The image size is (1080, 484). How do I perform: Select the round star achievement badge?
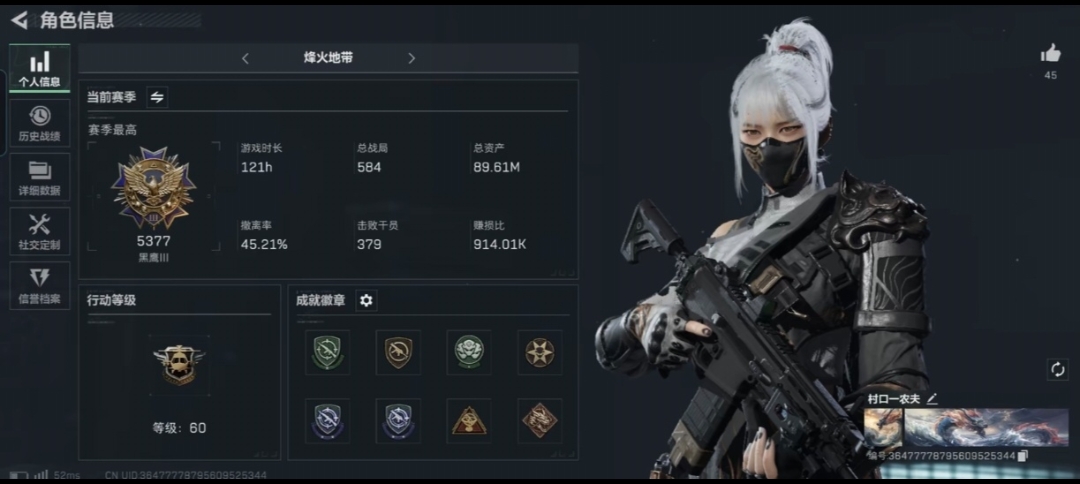coord(539,351)
